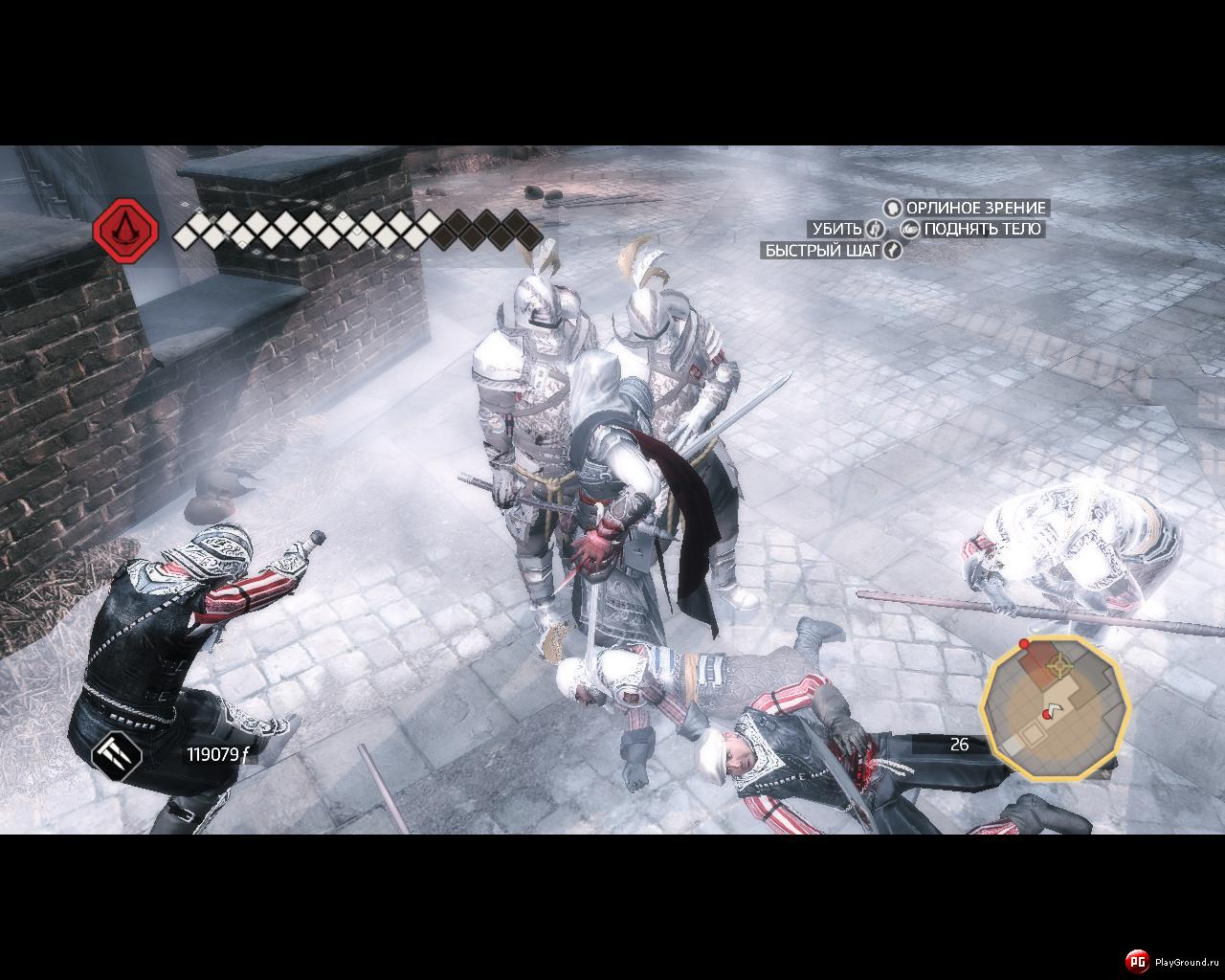Select the throwing knives weapon icon
The image size is (1225, 980).
click(117, 754)
